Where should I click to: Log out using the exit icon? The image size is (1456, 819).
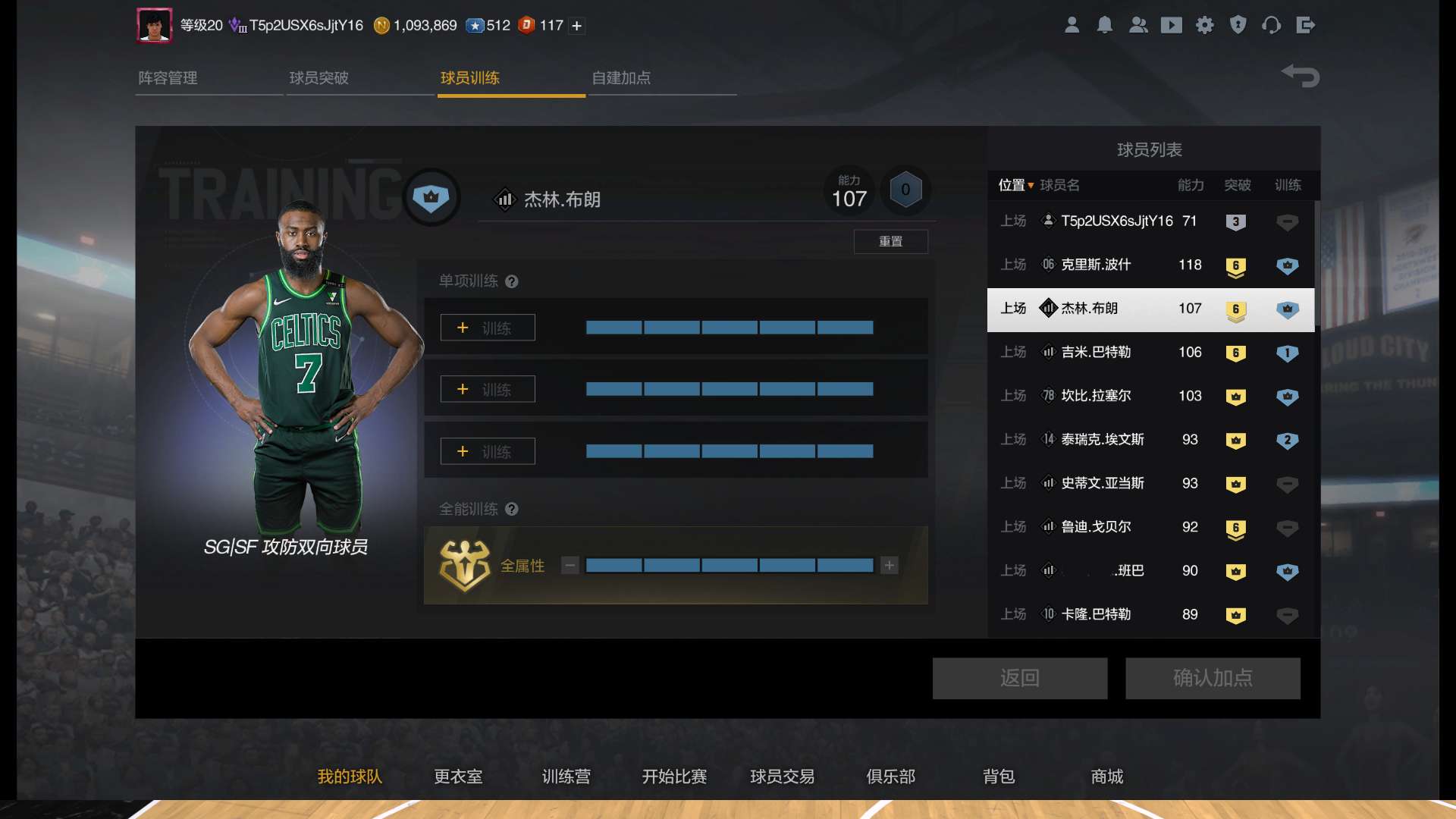(1306, 25)
